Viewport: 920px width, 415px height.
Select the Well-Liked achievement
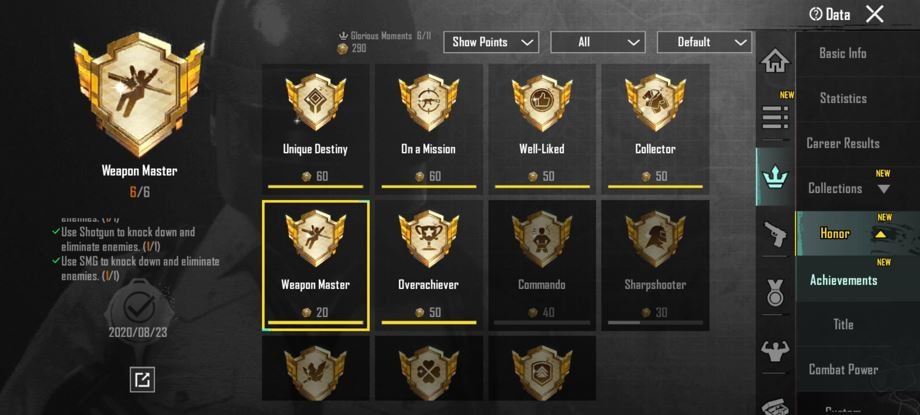point(541,127)
